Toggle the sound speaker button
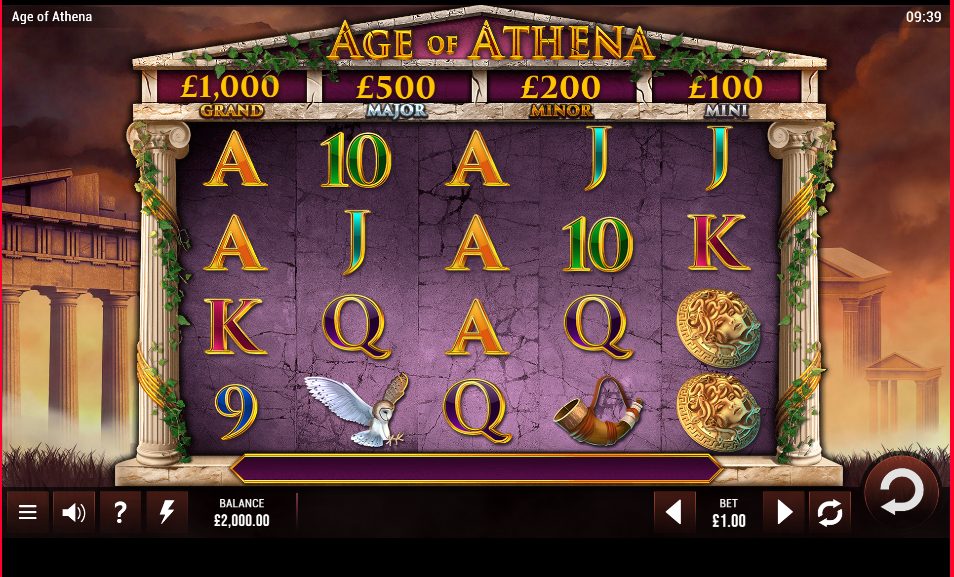Viewport: 954px width, 577px height. pos(74,513)
